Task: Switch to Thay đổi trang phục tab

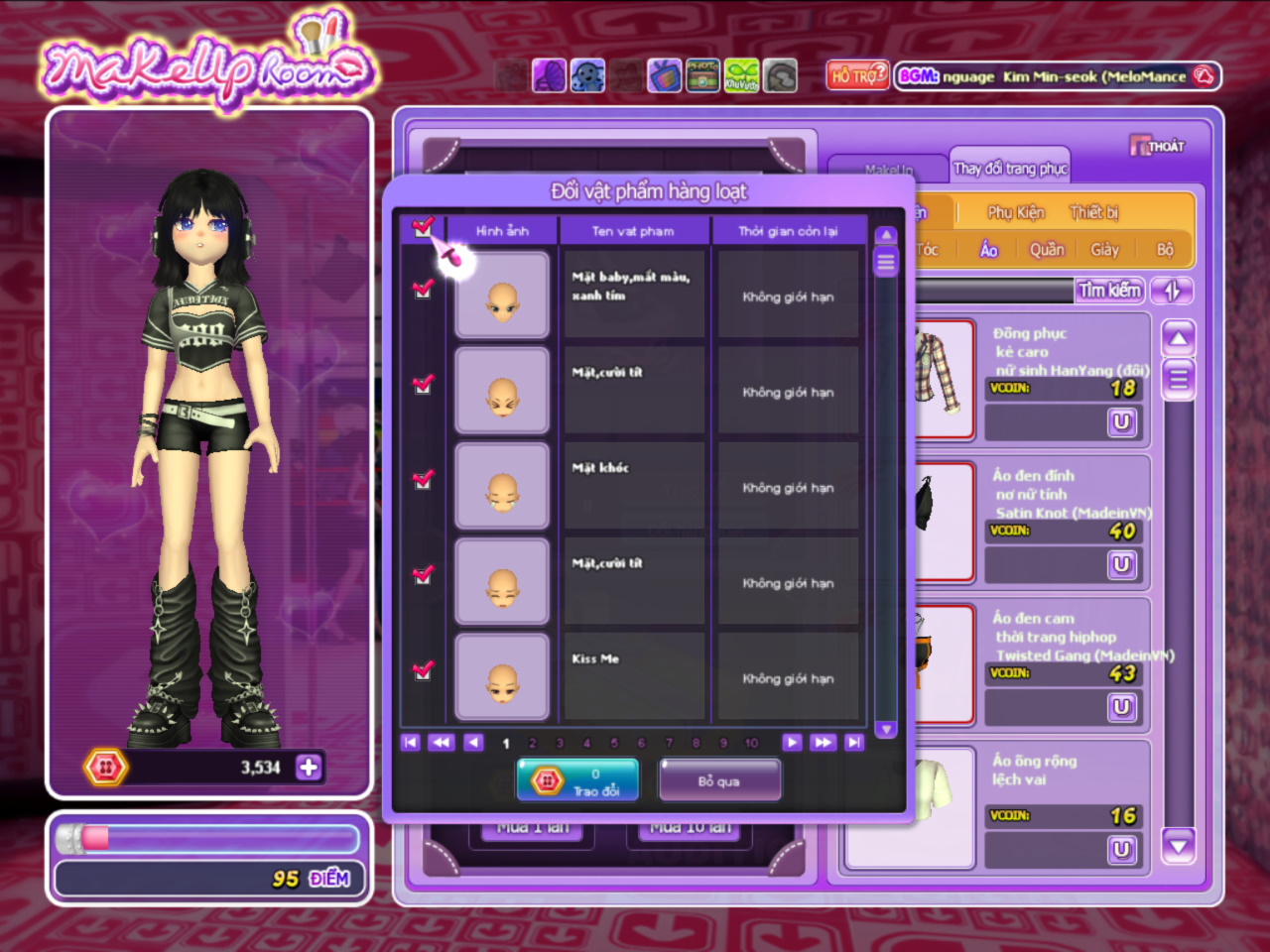Action: coord(1010,169)
